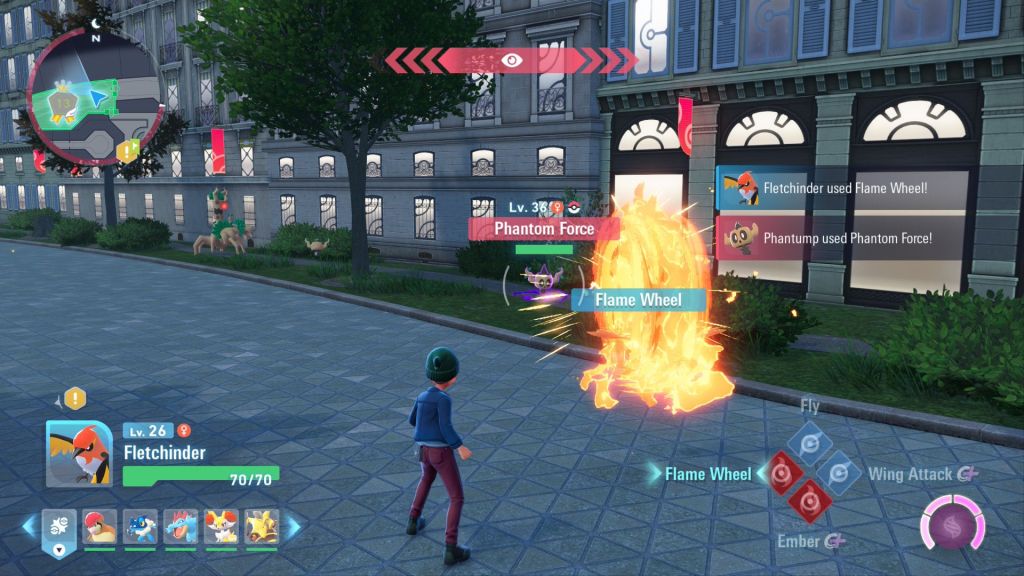The width and height of the screenshot is (1024, 576).
Task: Switch to Pidgeotto in the party bar
Action: 100,526
